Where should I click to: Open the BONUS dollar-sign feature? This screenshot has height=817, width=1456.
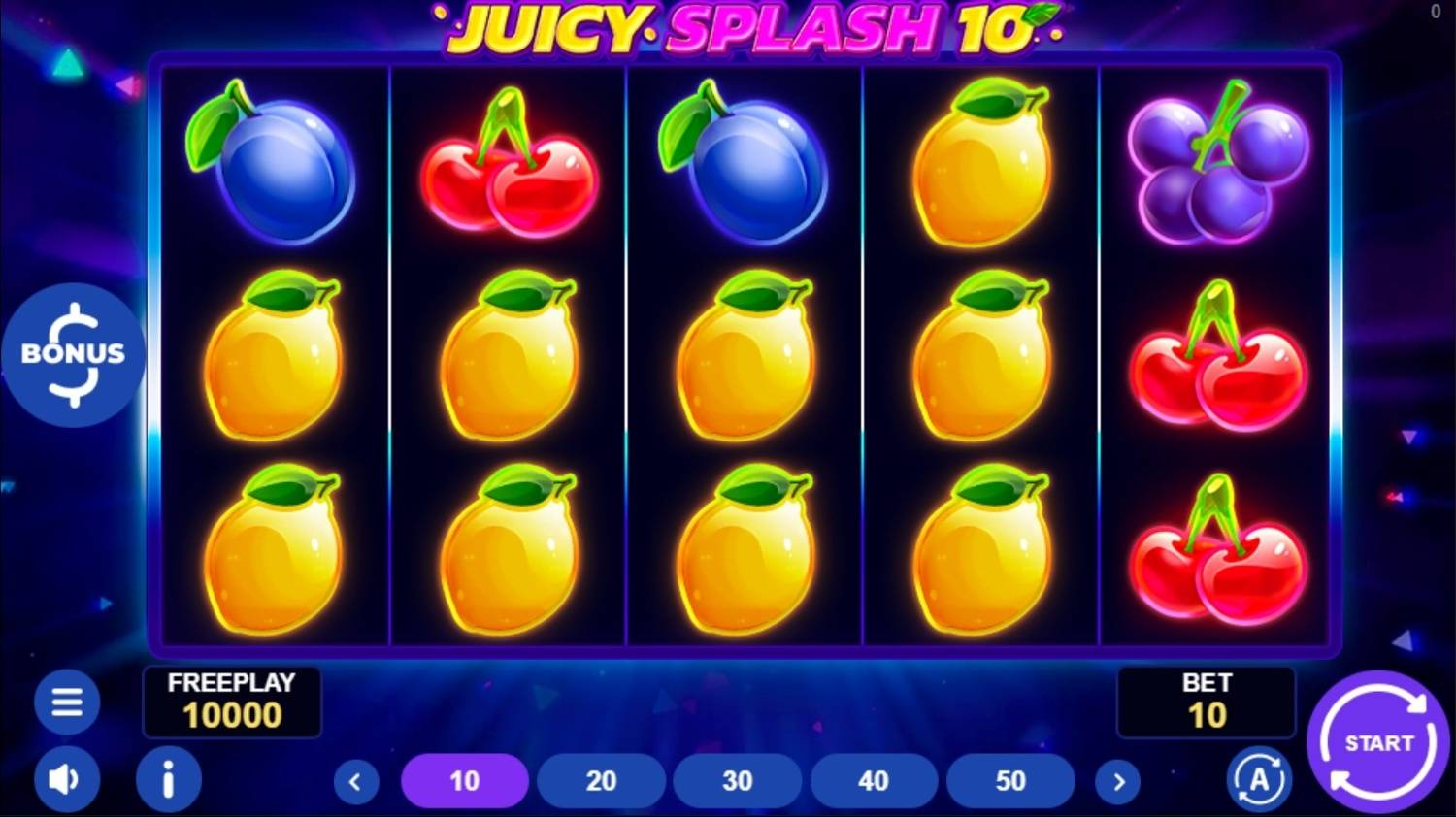point(72,353)
